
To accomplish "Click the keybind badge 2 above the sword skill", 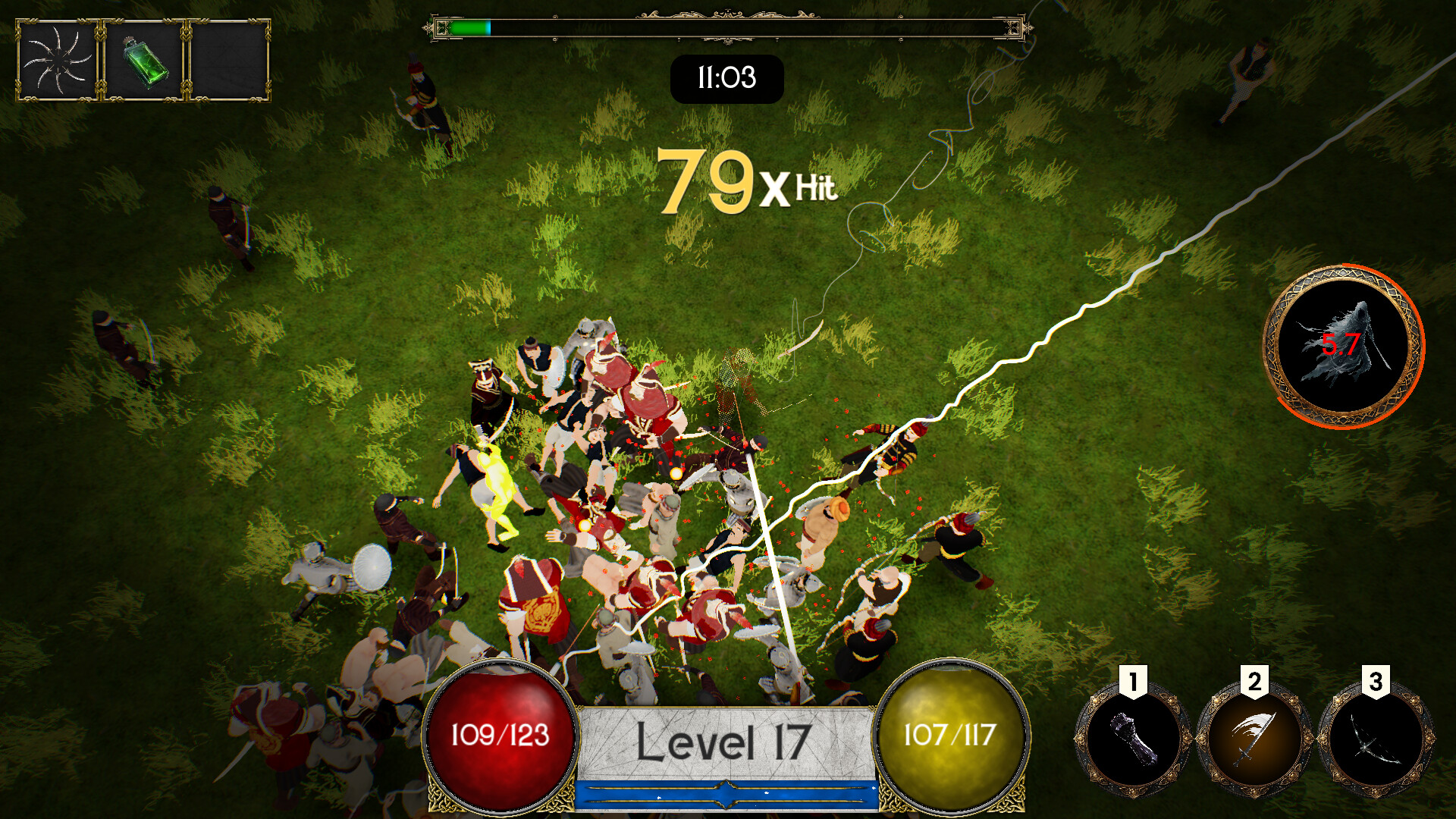I will 1255,681.
